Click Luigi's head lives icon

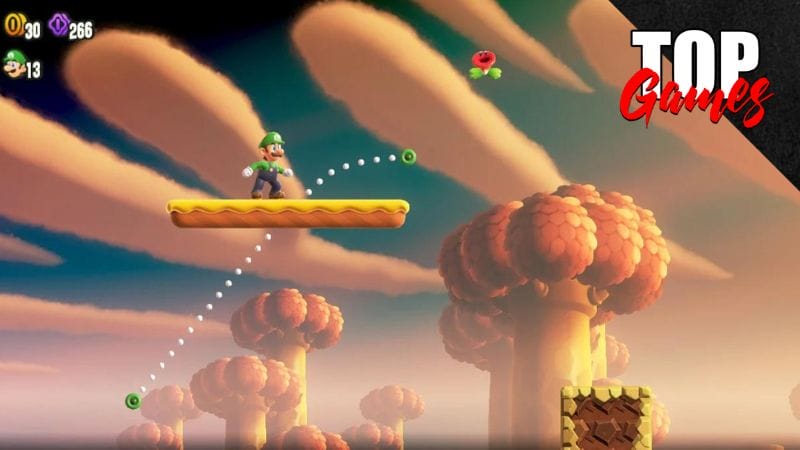point(13,66)
